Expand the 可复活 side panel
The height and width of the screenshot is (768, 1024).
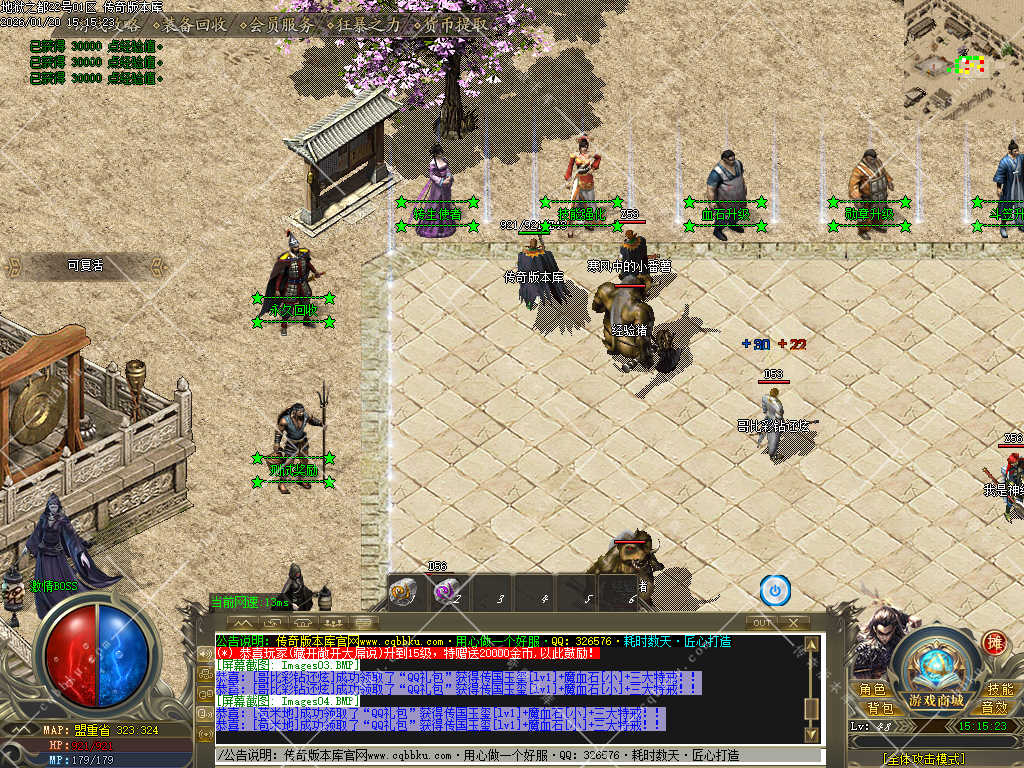coord(85,266)
